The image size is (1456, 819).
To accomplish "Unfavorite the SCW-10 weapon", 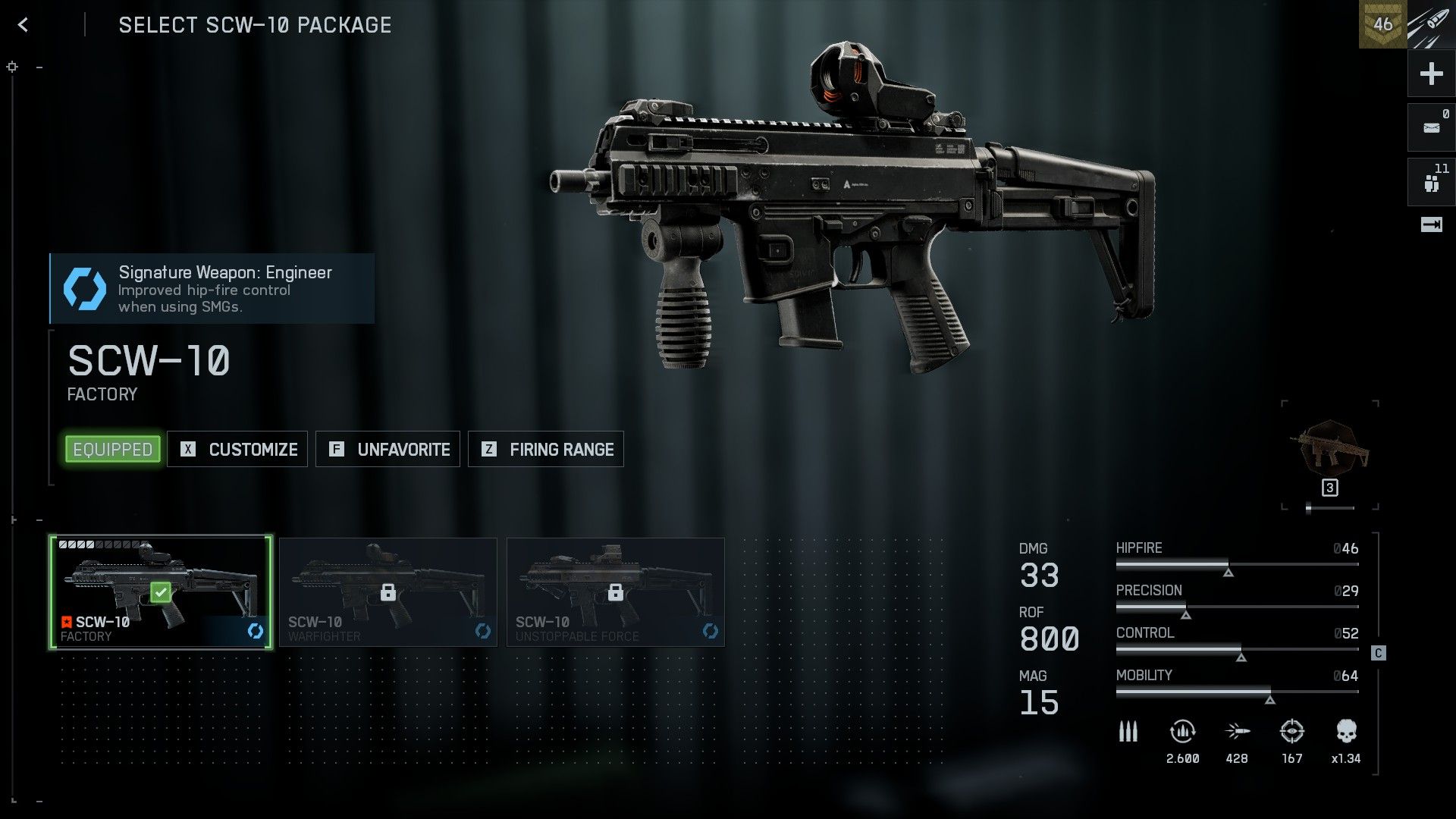I will (x=388, y=450).
